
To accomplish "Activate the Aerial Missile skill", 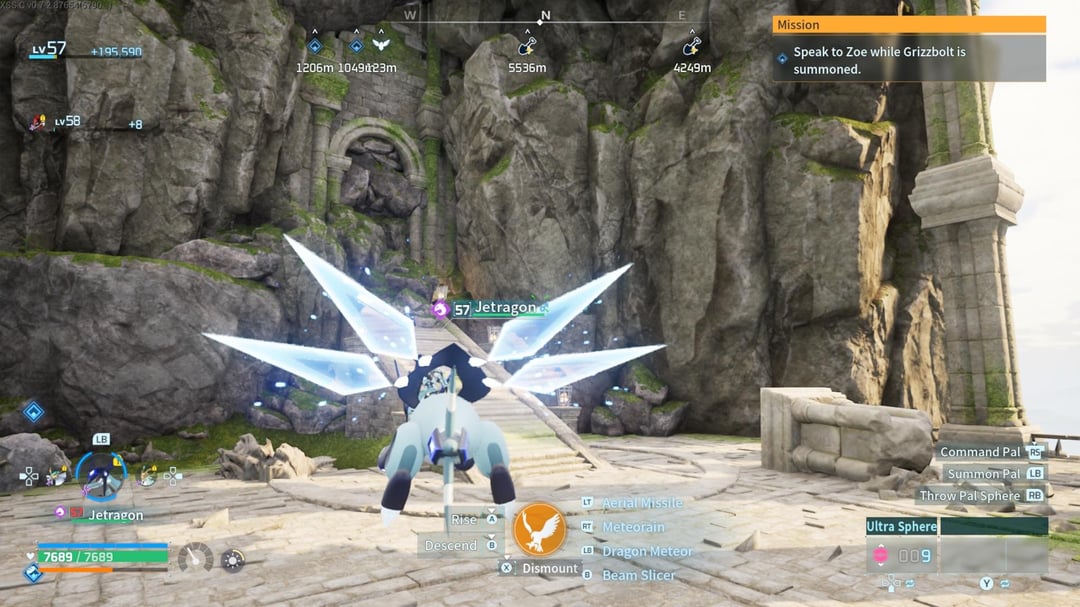I will [x=642, y=503].
